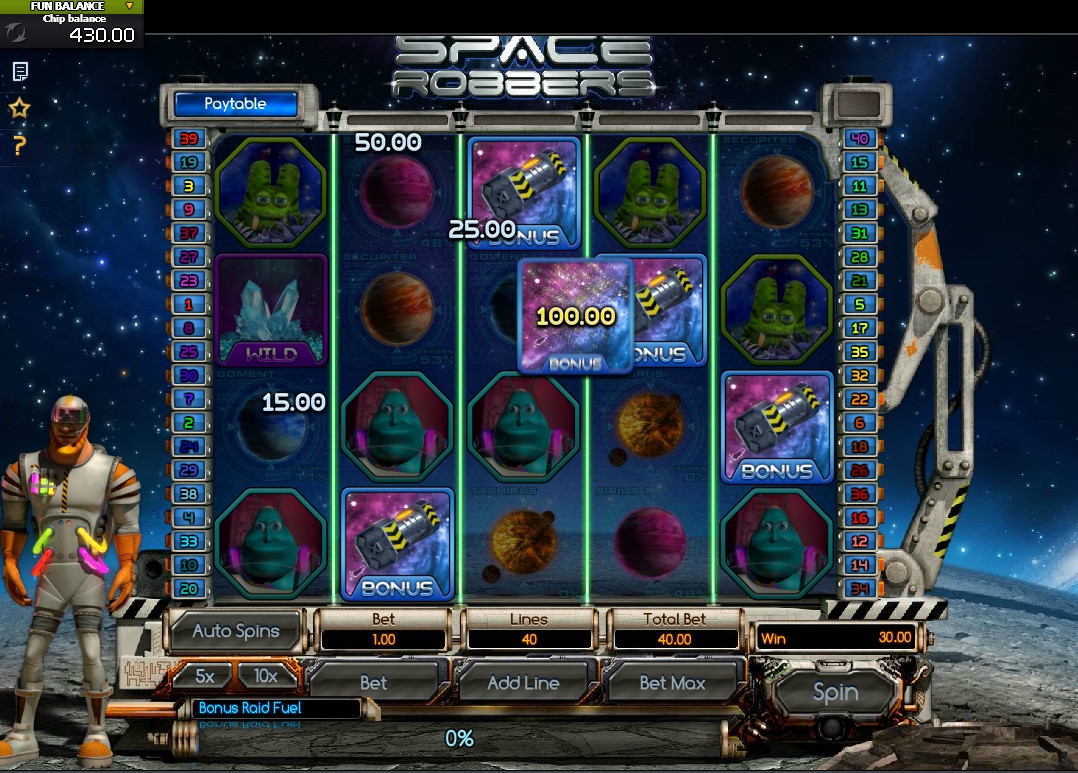Expand the Fun Balance dropdown
This screenshot has height=773, width=1078.
pyautogui.click(x=130, y=6)
